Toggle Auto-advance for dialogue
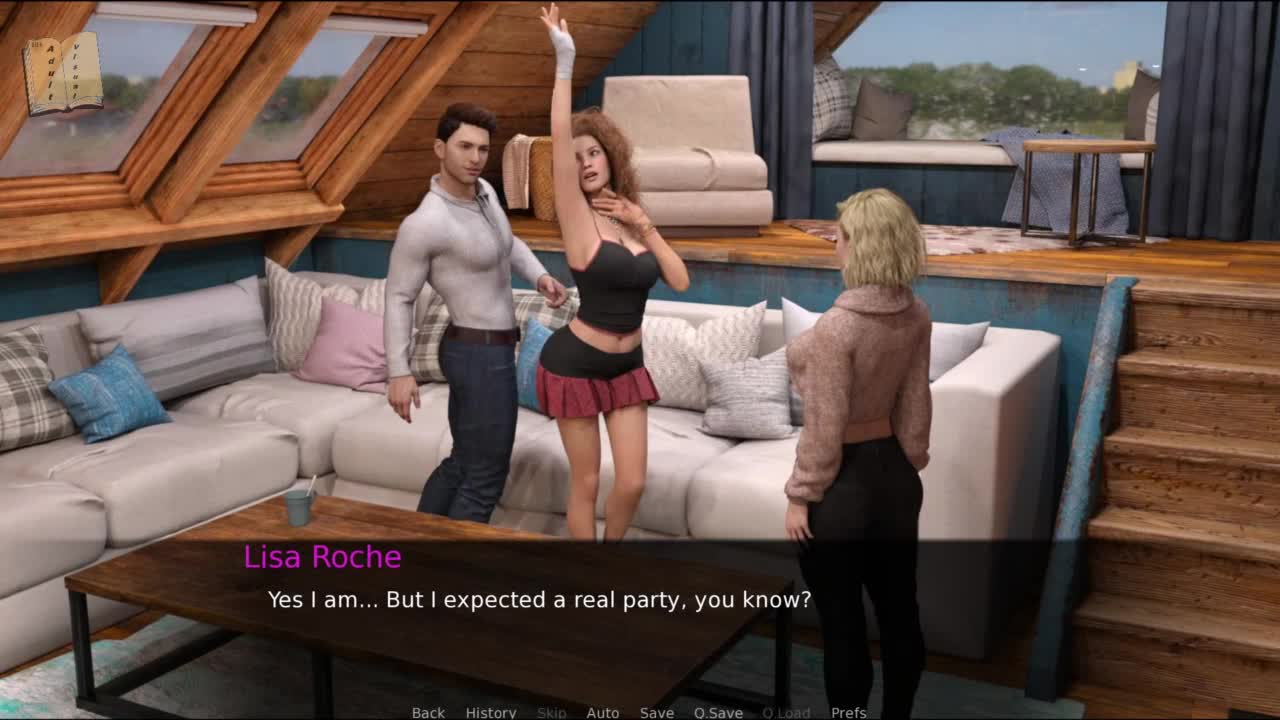This screenshot has height=720, width=1280. point(602,712)
